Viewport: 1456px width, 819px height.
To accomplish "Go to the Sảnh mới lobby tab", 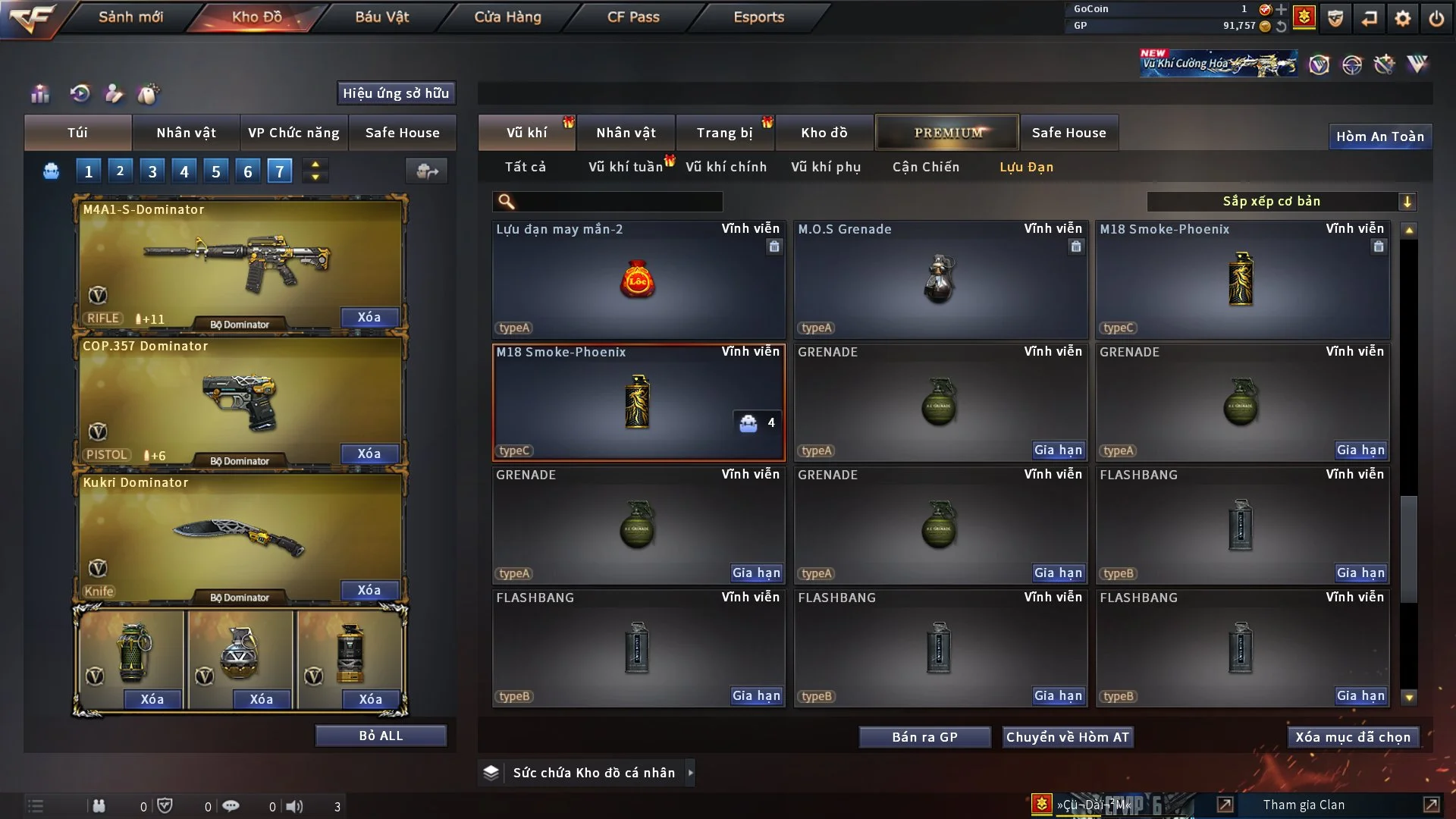I will 130,17.
